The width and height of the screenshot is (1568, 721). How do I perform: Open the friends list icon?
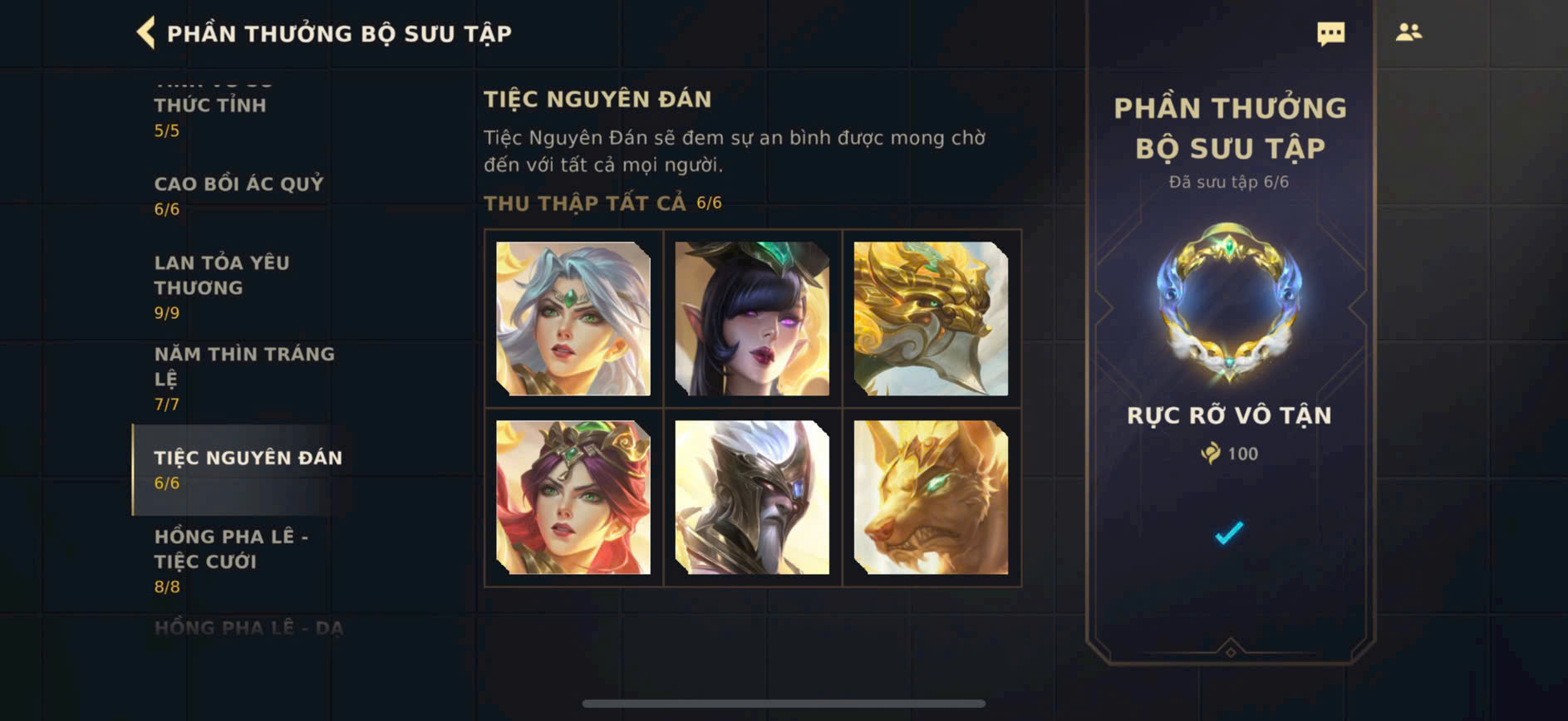pos(1408,32)
